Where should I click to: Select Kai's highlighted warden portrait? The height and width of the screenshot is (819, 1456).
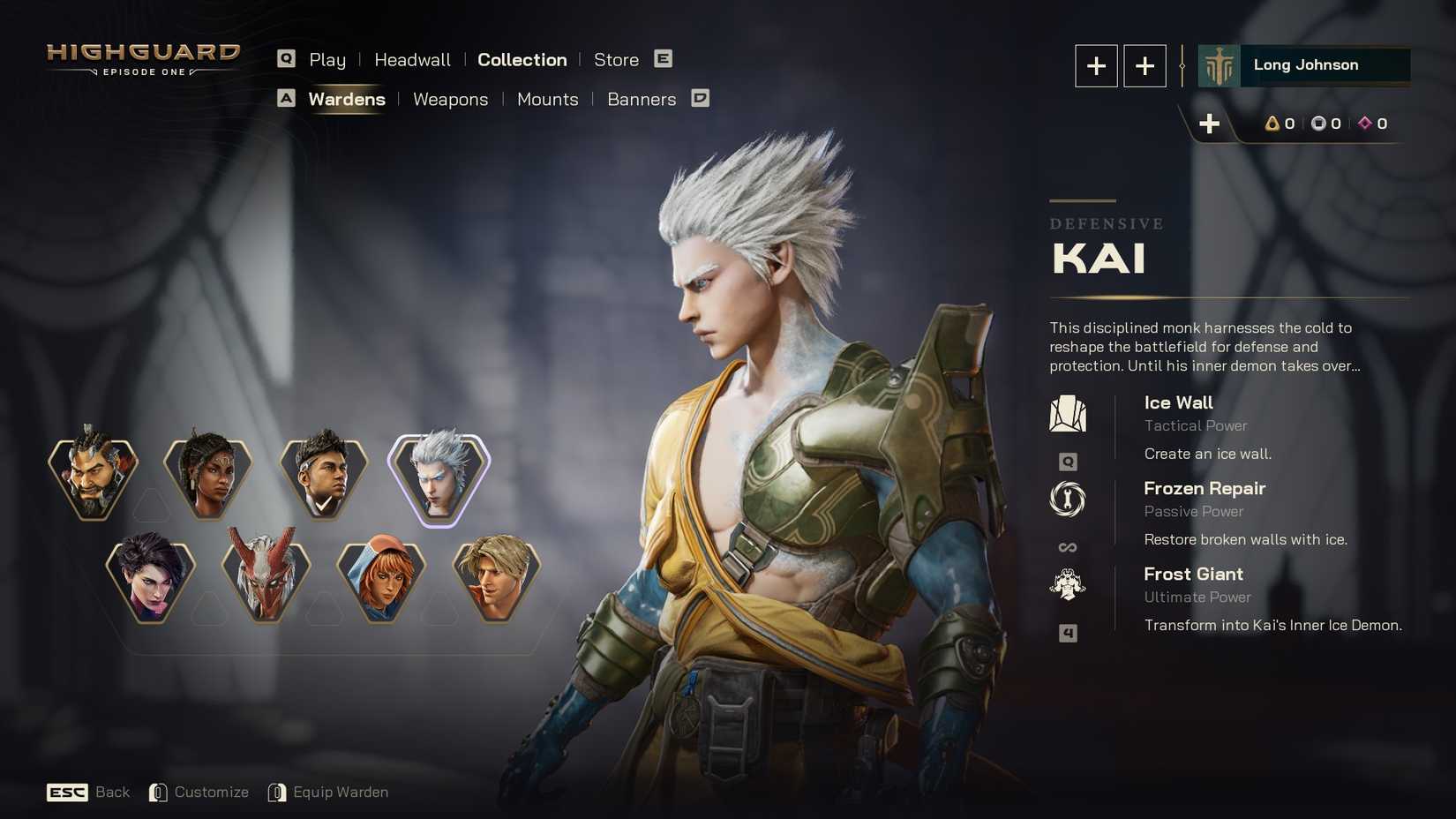pyautogui.click(x=439, y=477)
